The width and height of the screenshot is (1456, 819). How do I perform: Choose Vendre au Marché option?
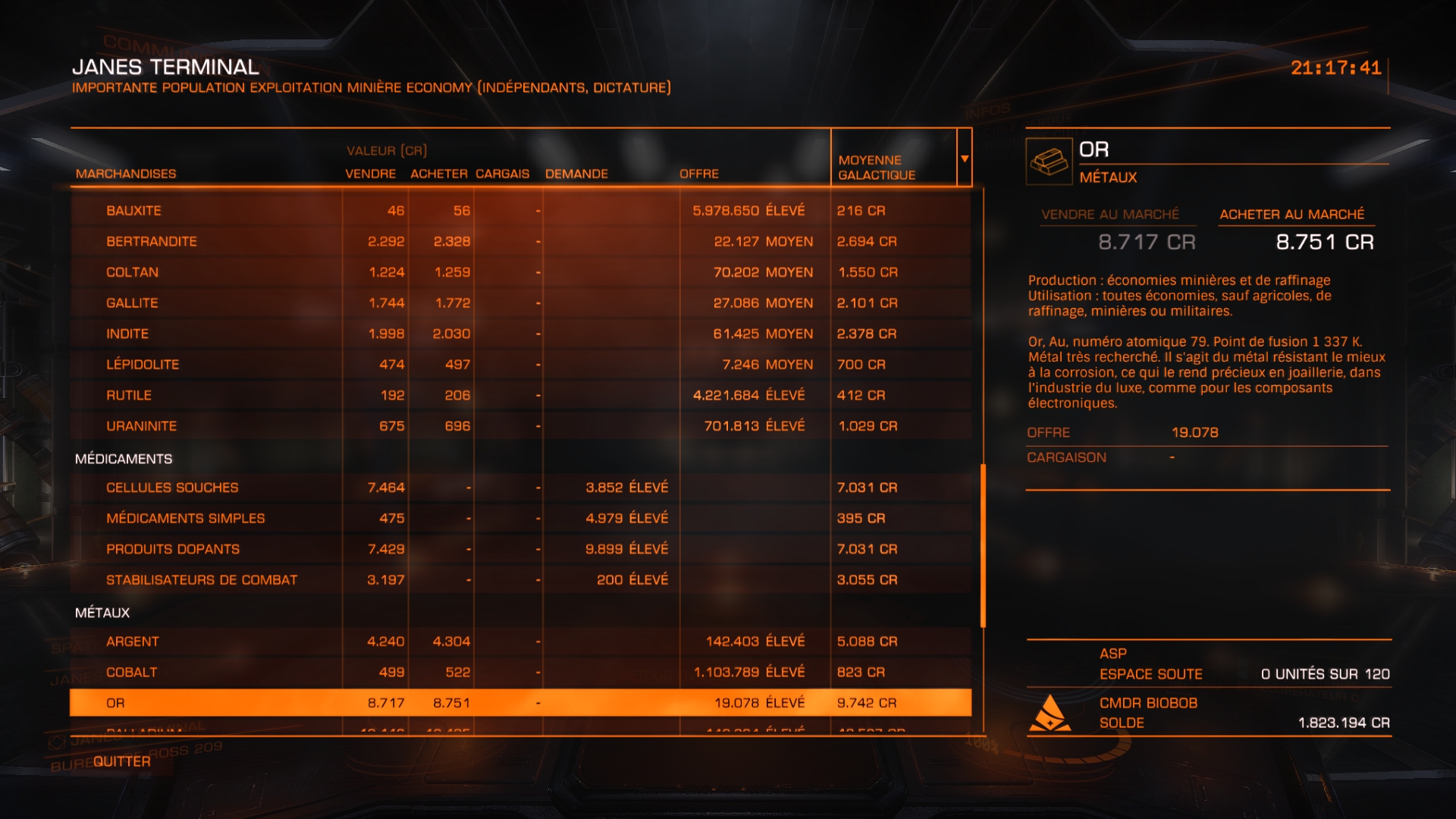[x=1110, y=215]
